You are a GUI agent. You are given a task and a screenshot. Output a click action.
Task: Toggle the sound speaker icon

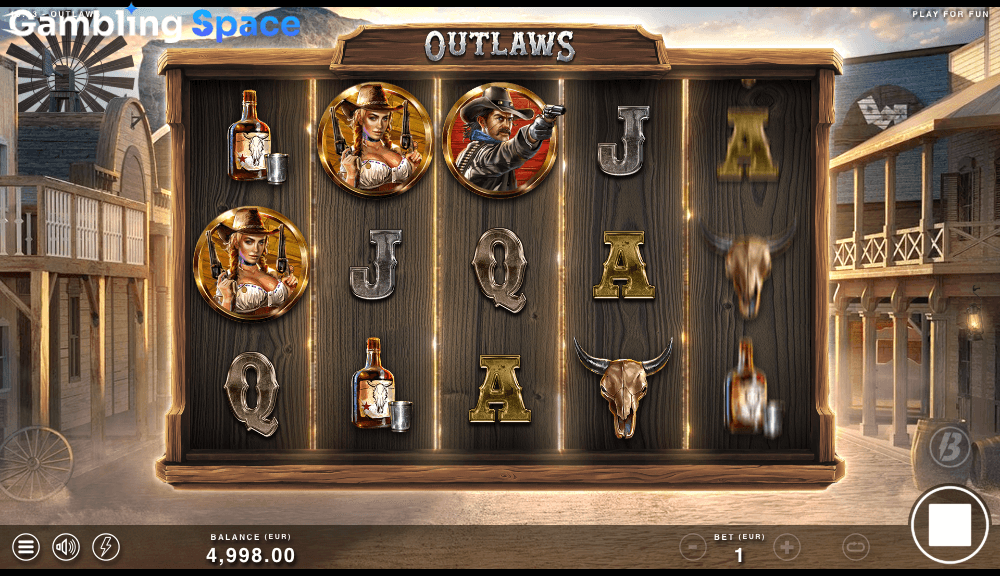pos(66,547)
